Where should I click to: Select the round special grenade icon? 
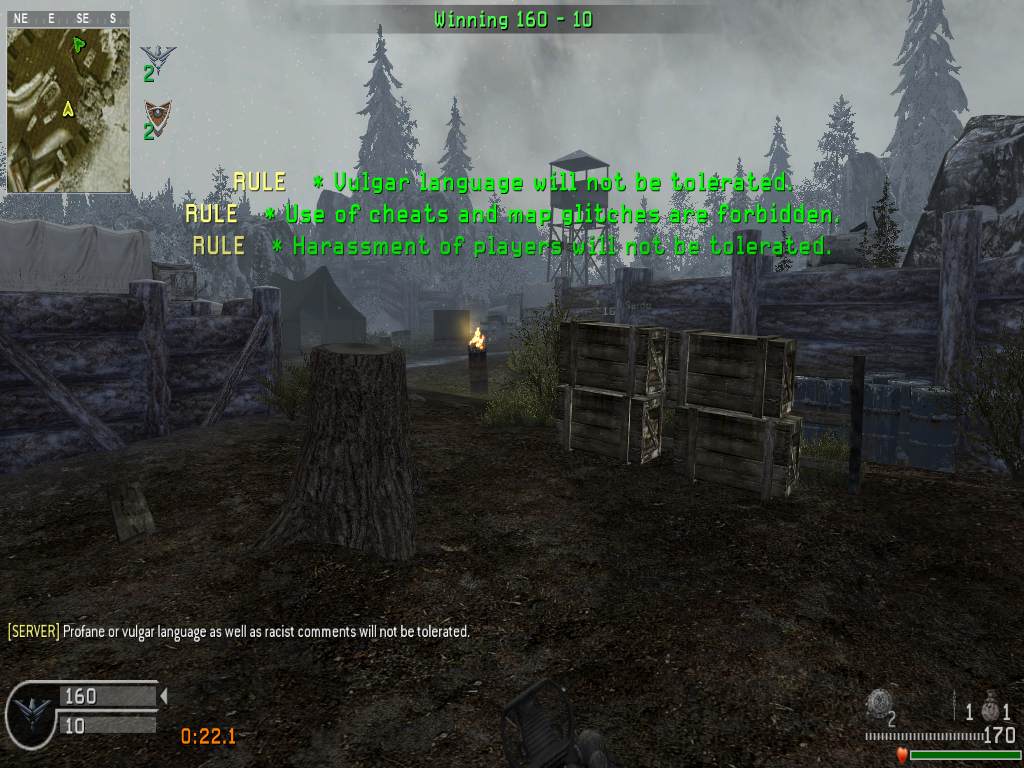878,701
